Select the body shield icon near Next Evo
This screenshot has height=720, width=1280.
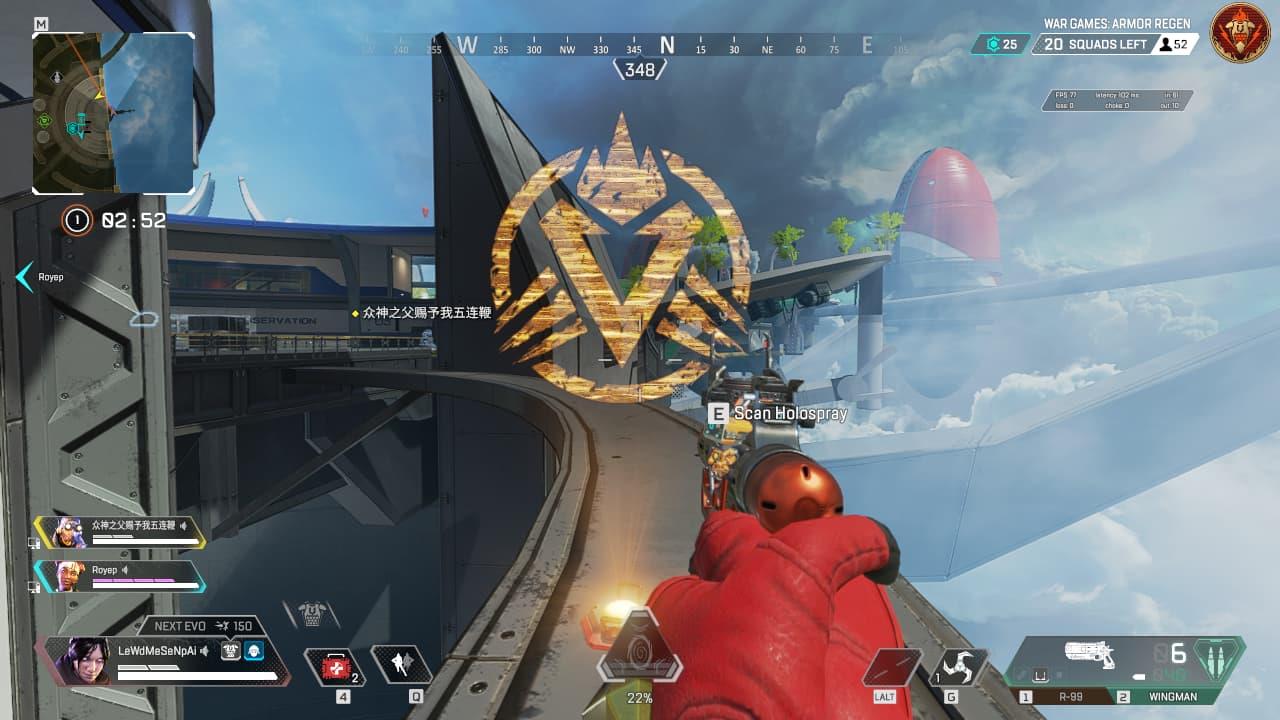tap(230, 650)
